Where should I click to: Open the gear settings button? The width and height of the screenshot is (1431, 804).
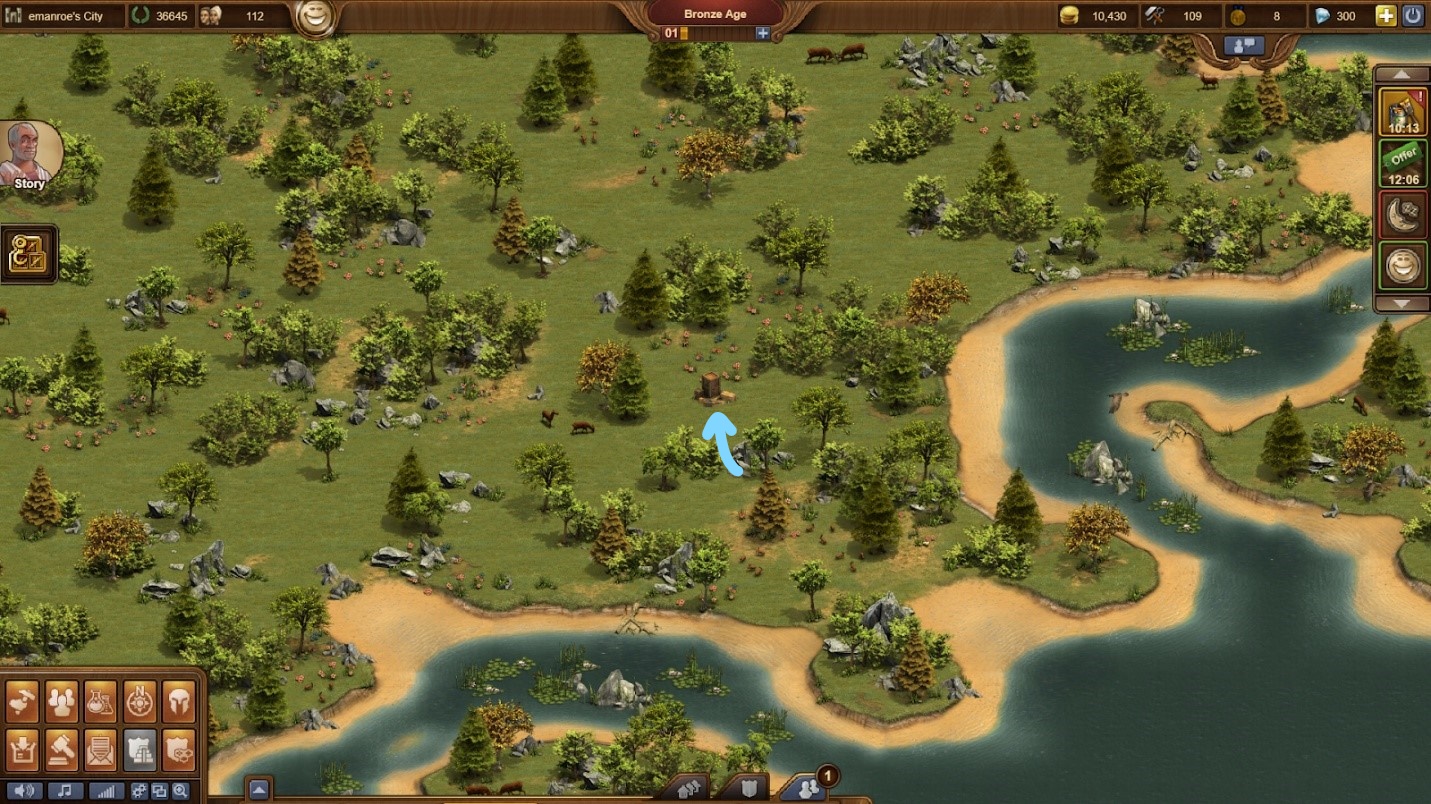139,791
